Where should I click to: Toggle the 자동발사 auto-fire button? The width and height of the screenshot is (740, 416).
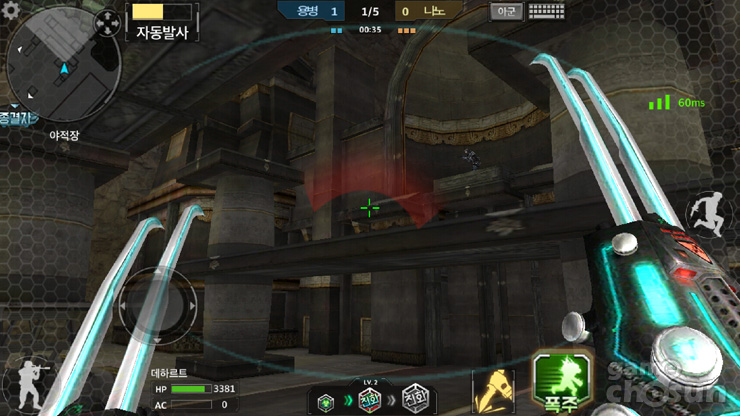click(x=161, y=23)
